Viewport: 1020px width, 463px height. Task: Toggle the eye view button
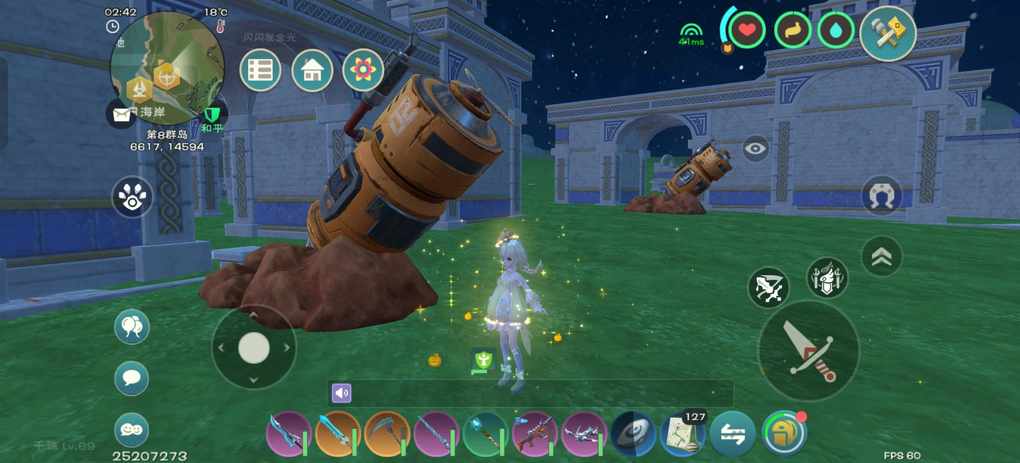[x=756, y=148]
